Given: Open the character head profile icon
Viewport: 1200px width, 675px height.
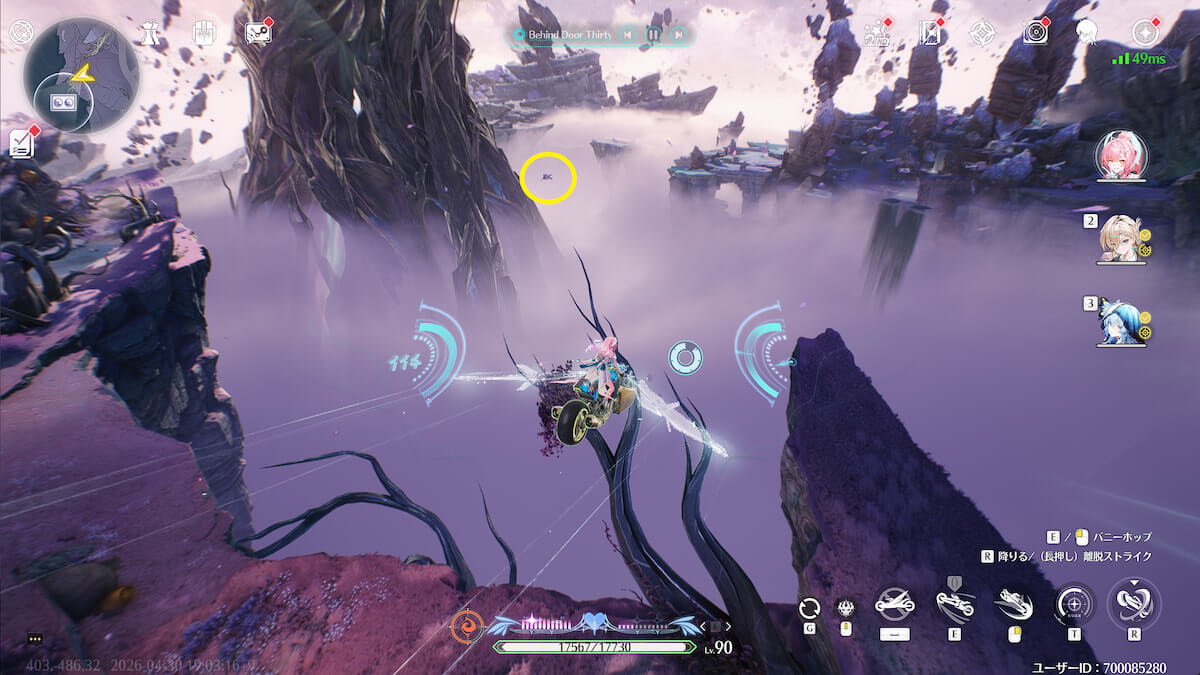Looking at the screenshot, I should pos(1086,33).
